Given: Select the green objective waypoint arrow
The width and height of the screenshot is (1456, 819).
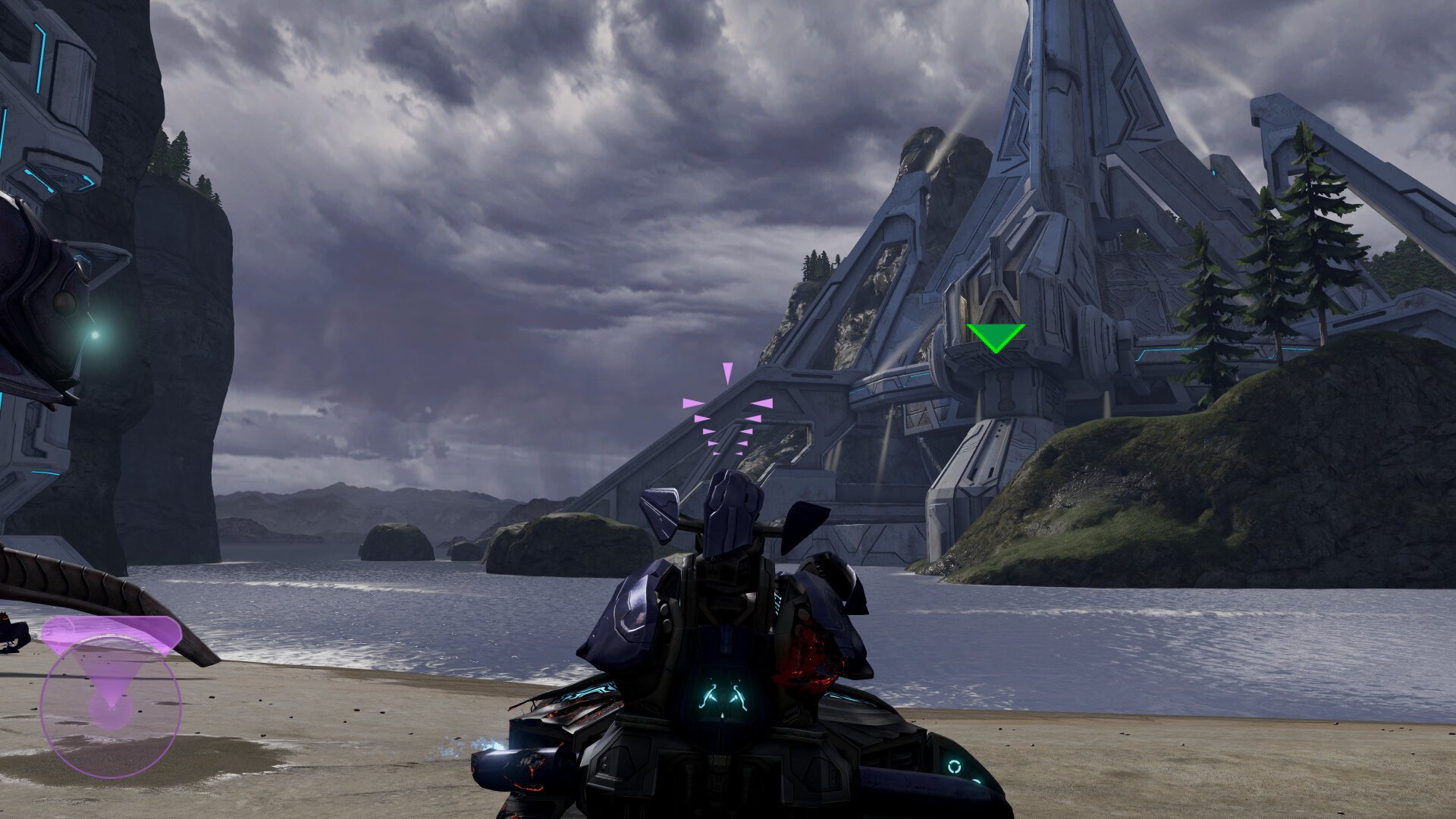Looking at the screenshot, I should [995, 337].
